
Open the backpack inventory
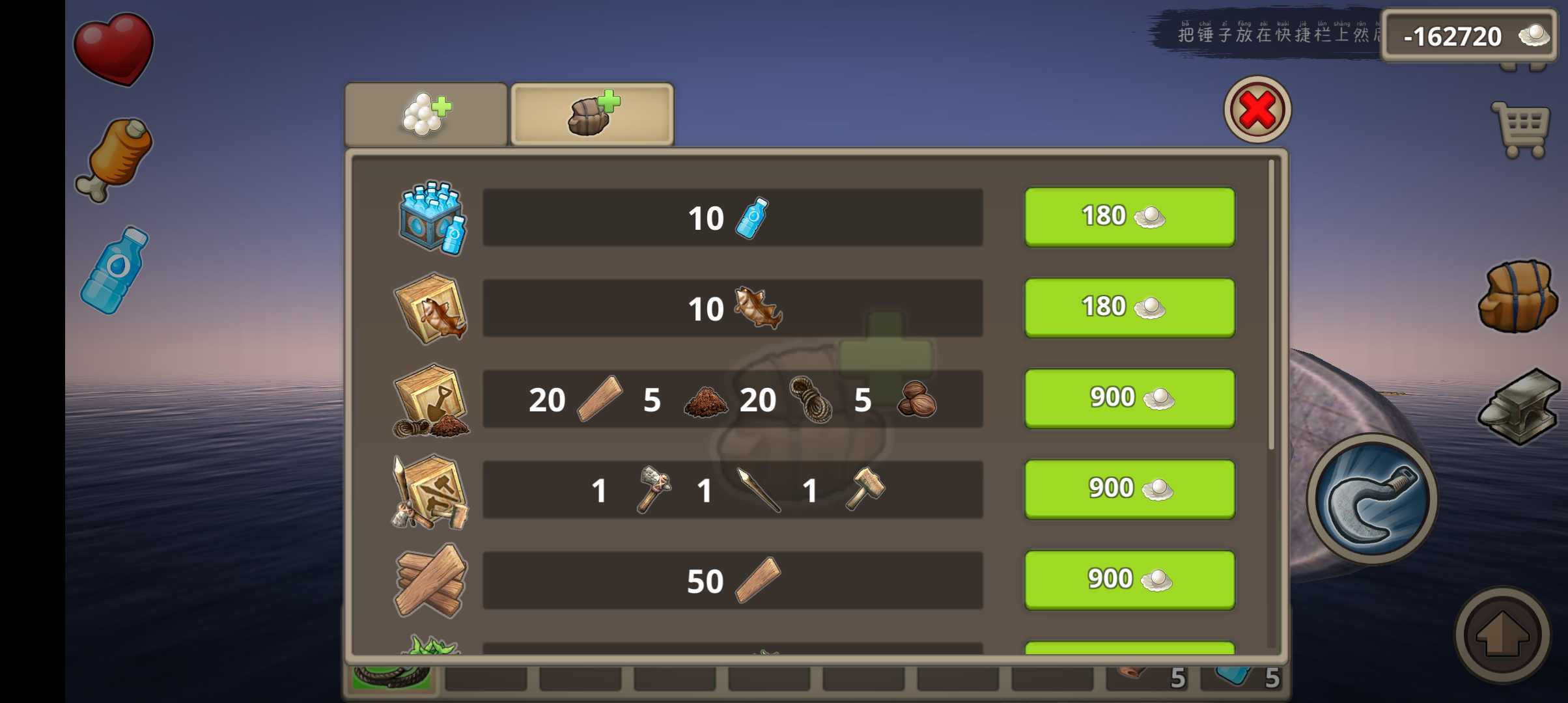[1517, 297]
